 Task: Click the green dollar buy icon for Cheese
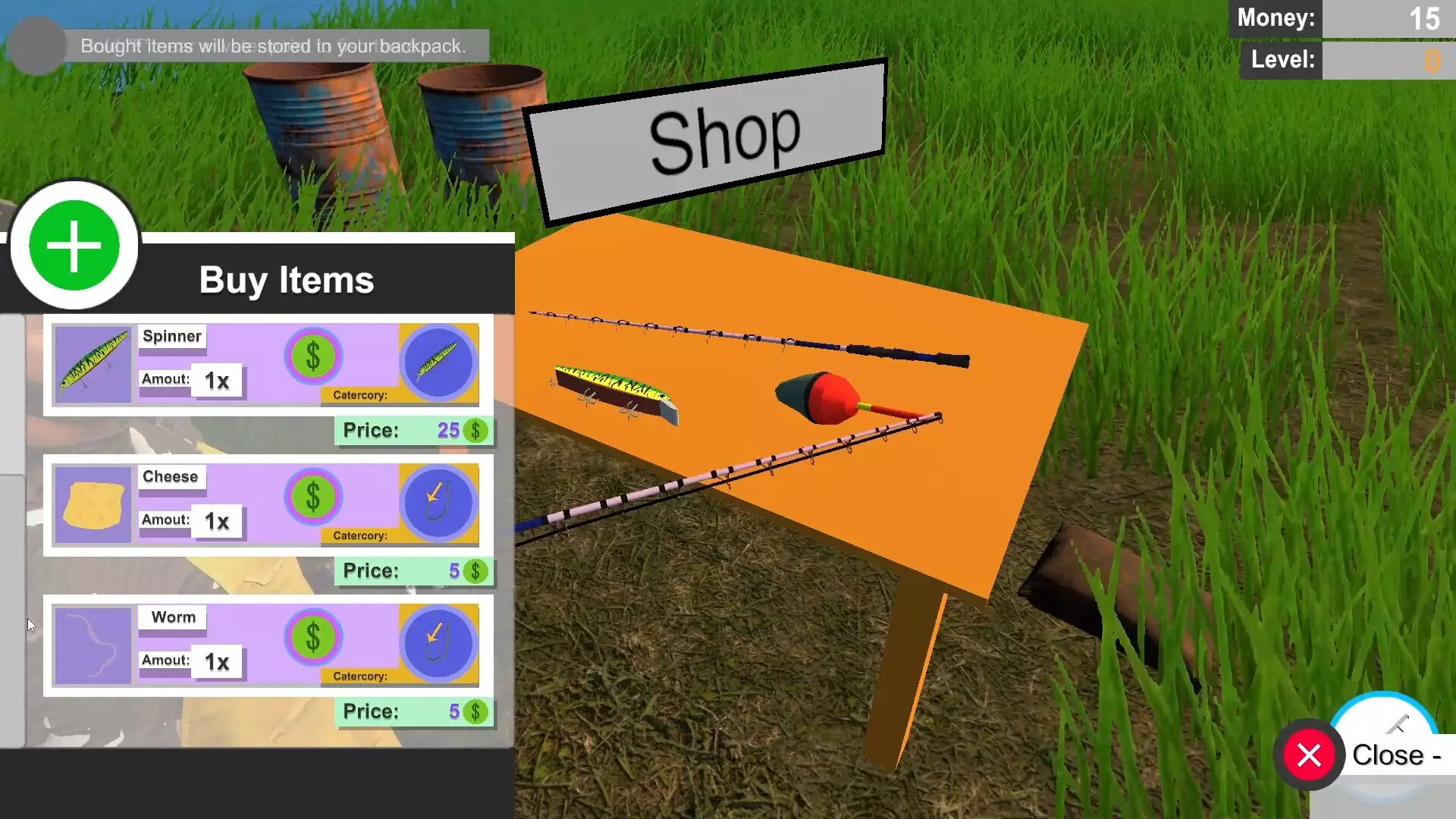coord(312,497)
